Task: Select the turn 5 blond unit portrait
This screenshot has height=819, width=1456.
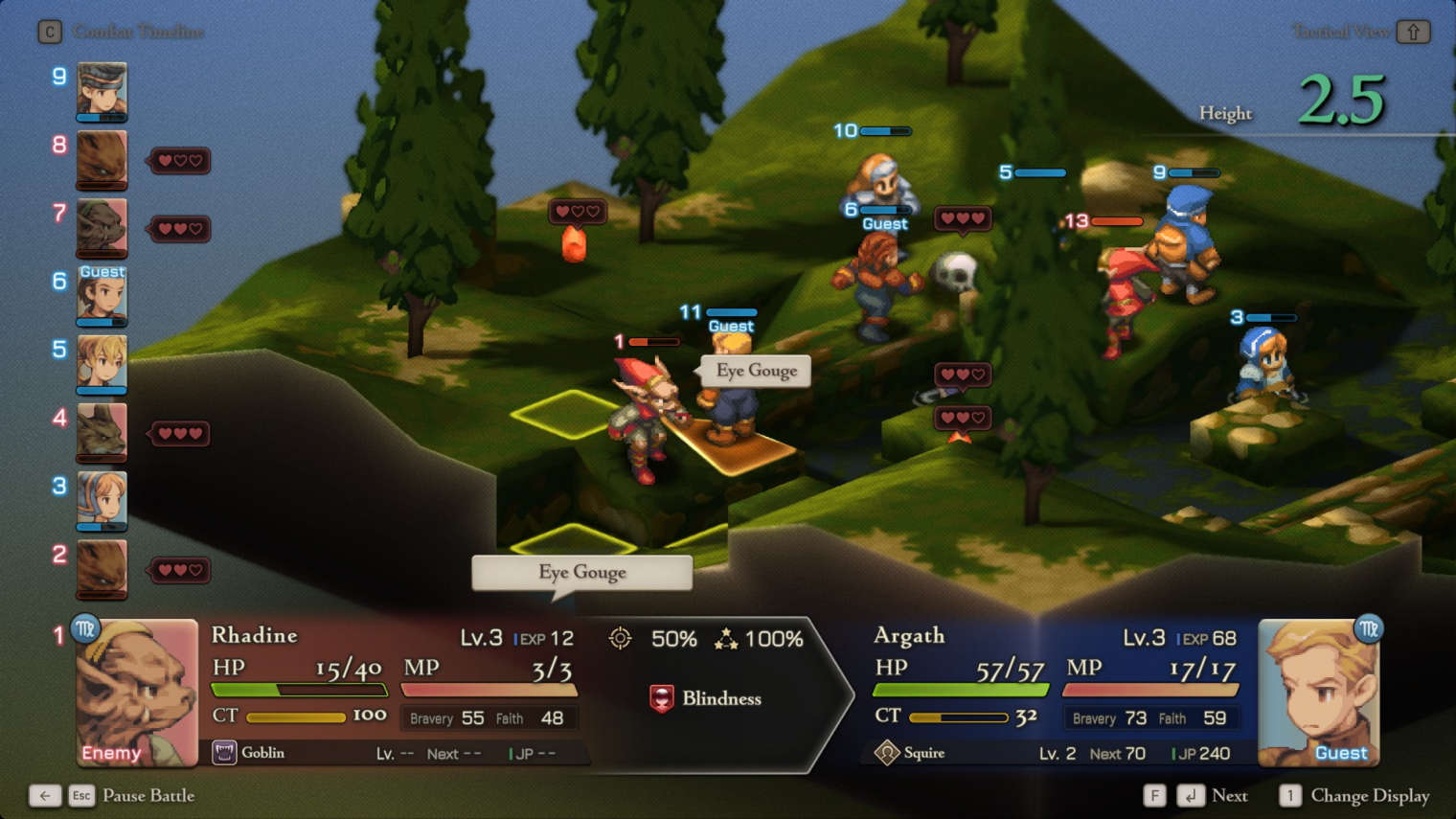Action: (102, 364)
